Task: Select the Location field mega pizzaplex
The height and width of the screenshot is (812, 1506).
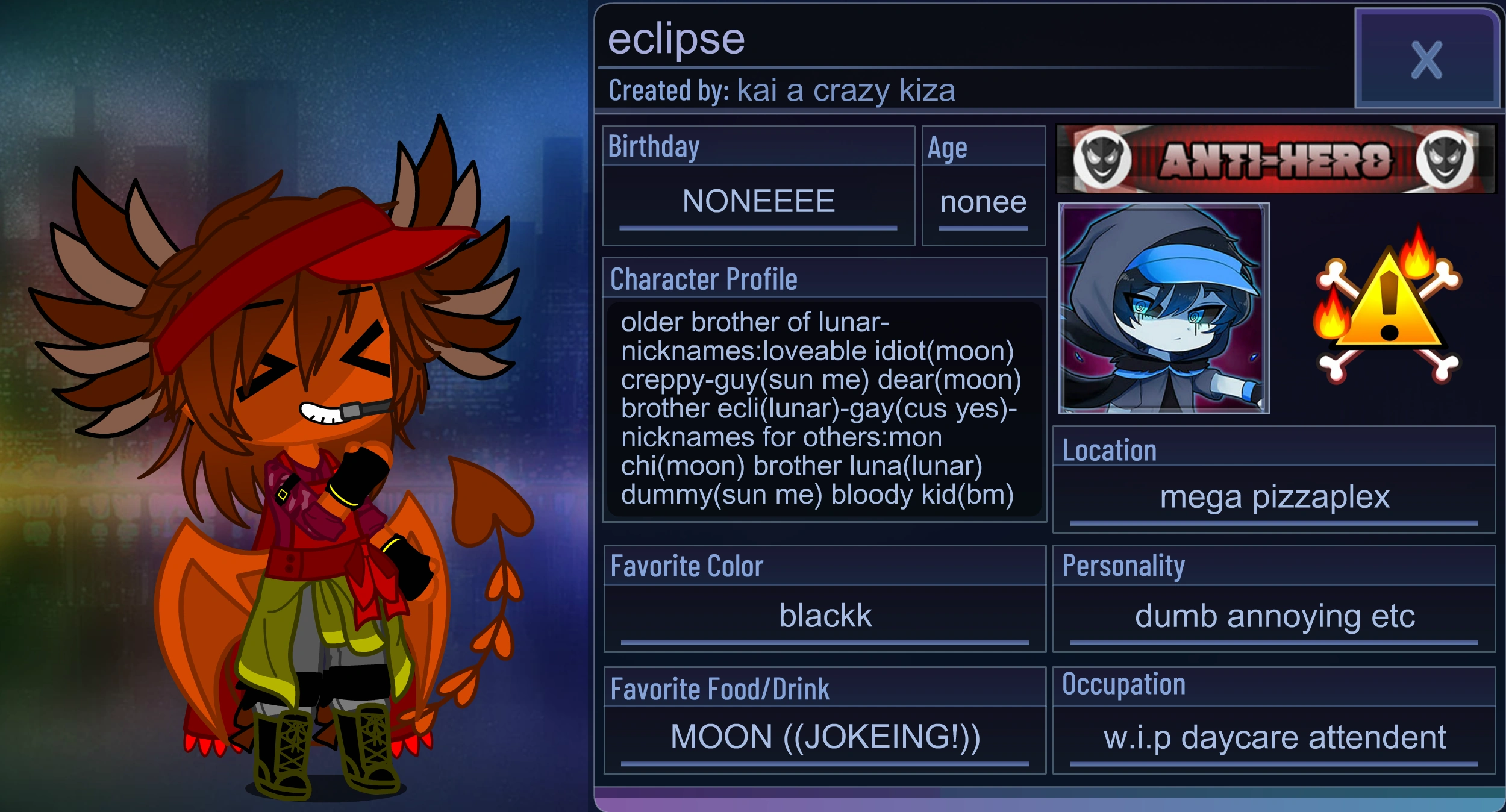Action: point(1275,497)
